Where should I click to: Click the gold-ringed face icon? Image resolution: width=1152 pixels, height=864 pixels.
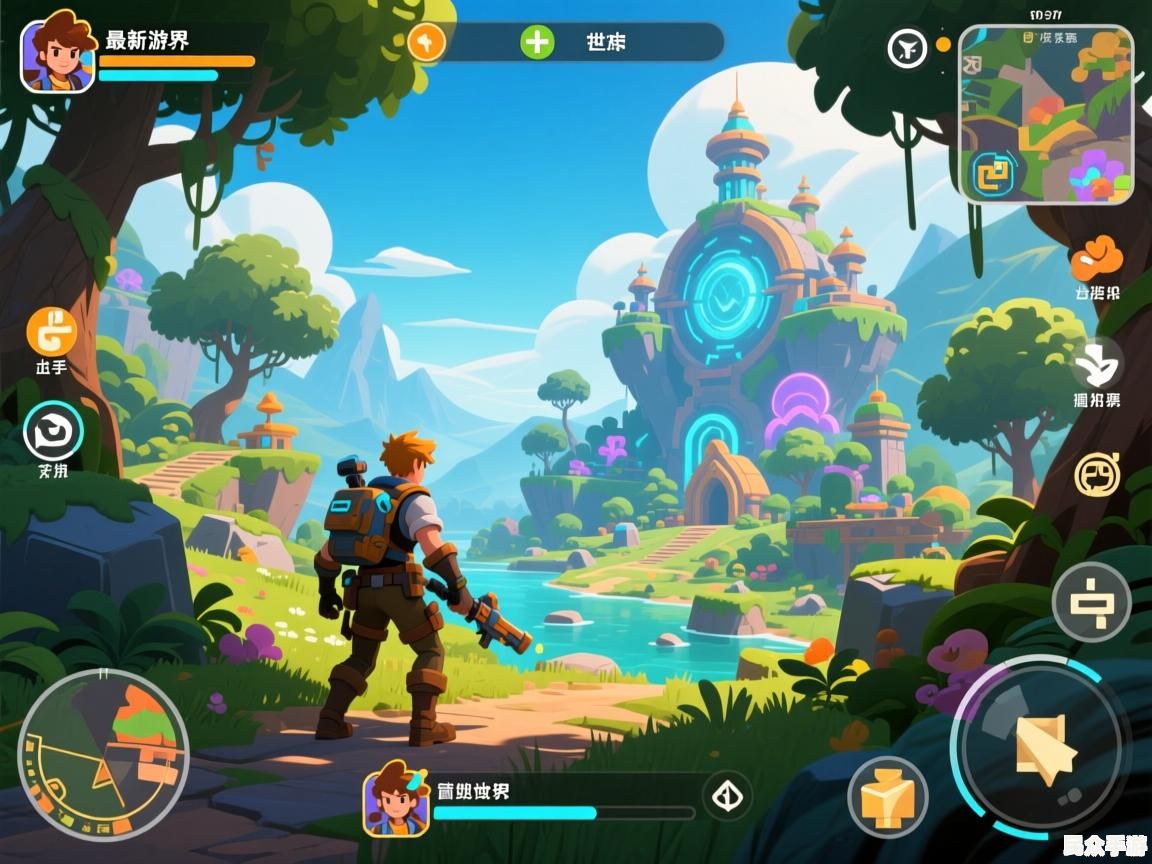[1096, 474]
